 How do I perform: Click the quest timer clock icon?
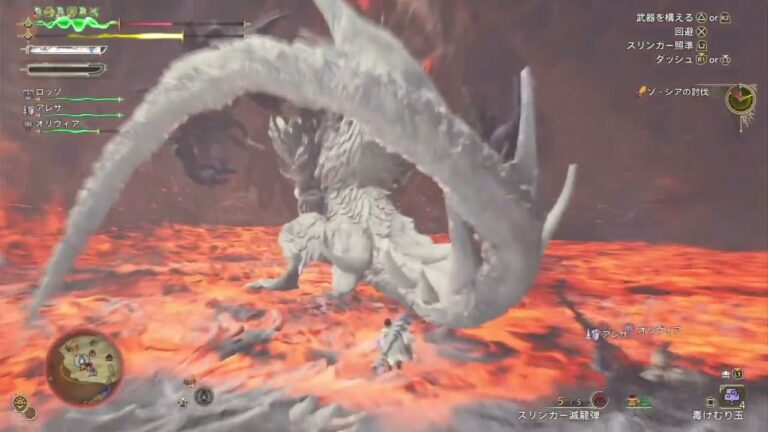coord(740,99)
